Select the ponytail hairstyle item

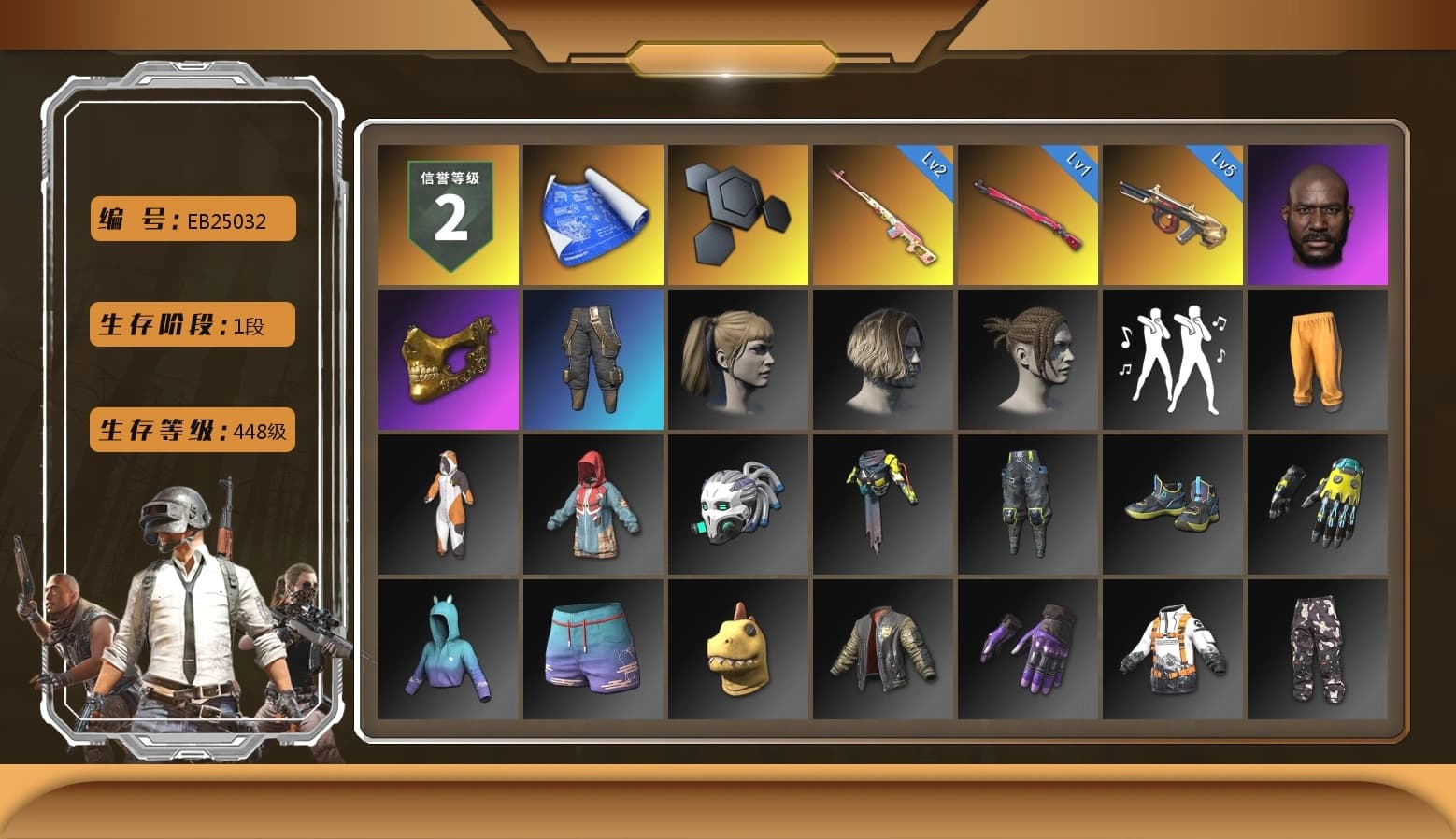tap(737, 360)
